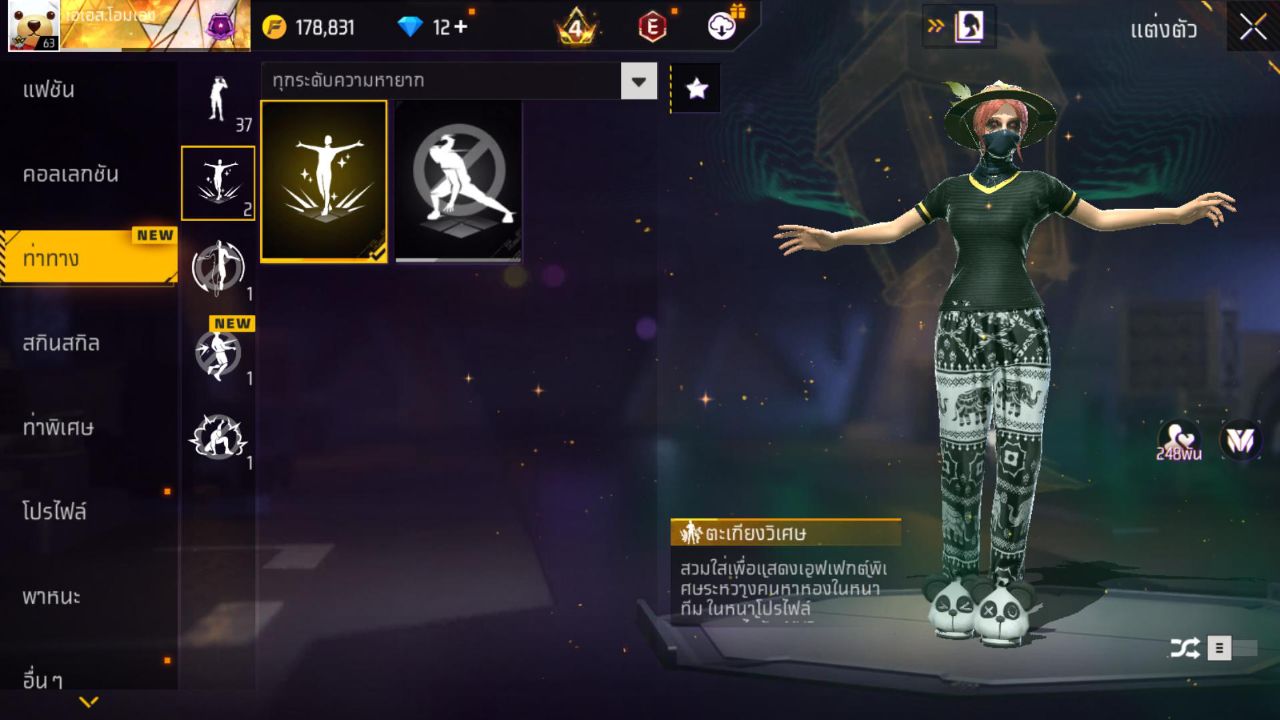Click the shuffle outfit icon bottom right
The height and width of the screenshot is (720, 1280).
pyautogui.click(x=1185, y=648)
